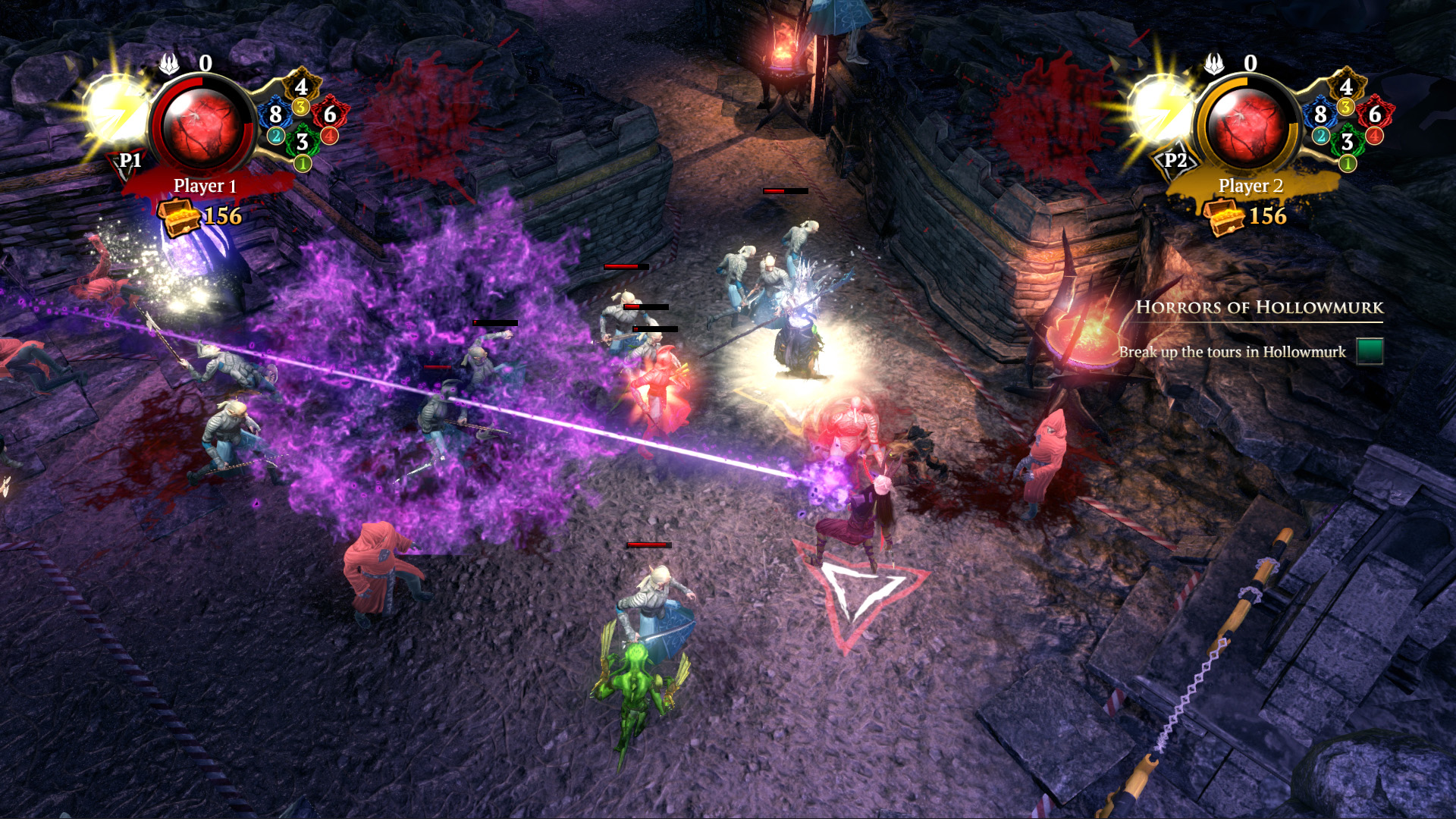The image size is (1456, 819).
Task: Activate Player 1's lightning bolt ability
Action: [x=115, y=111]
